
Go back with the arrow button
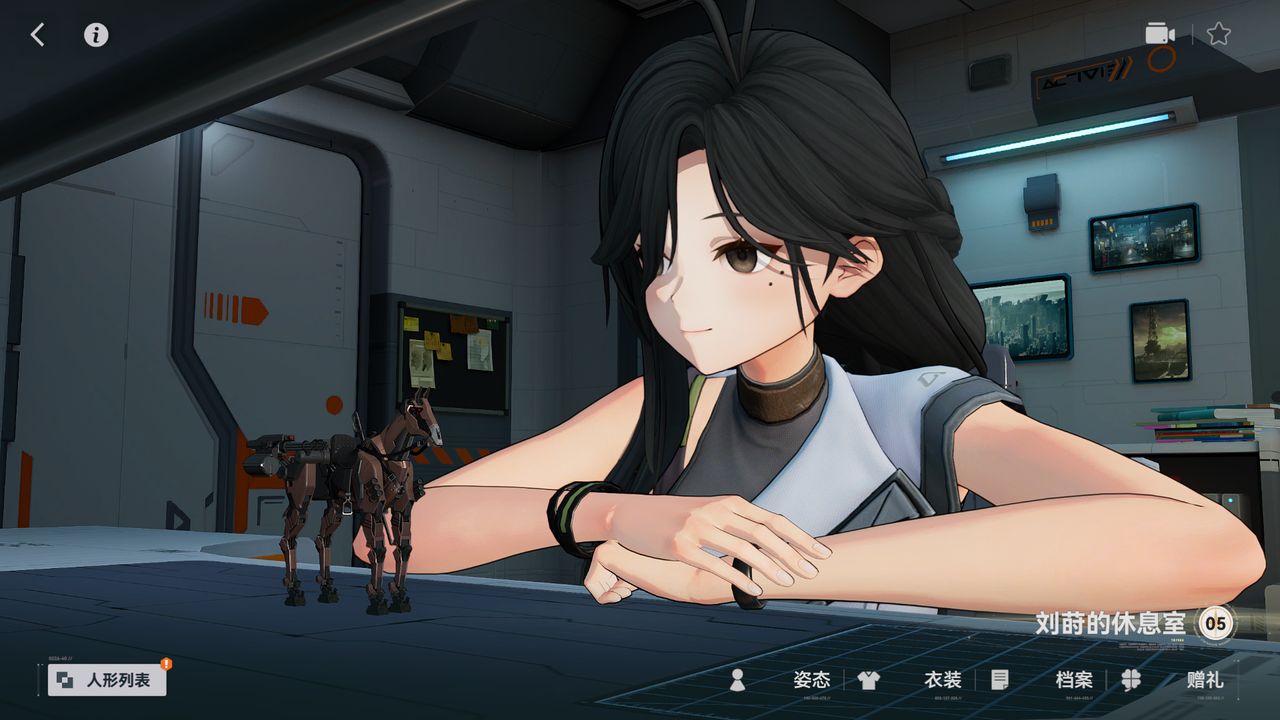37,35
